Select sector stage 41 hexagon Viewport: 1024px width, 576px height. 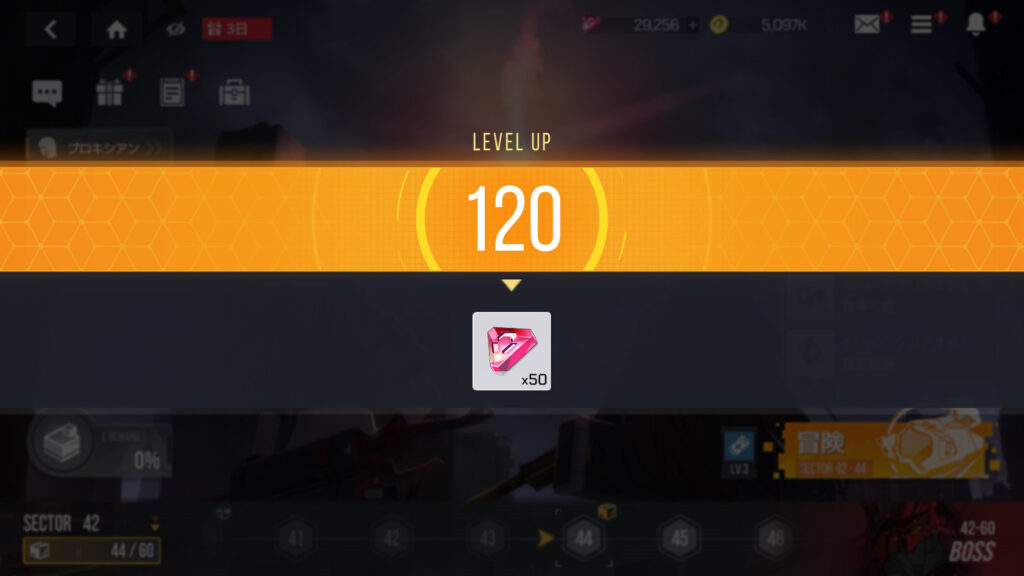(296, 539)
